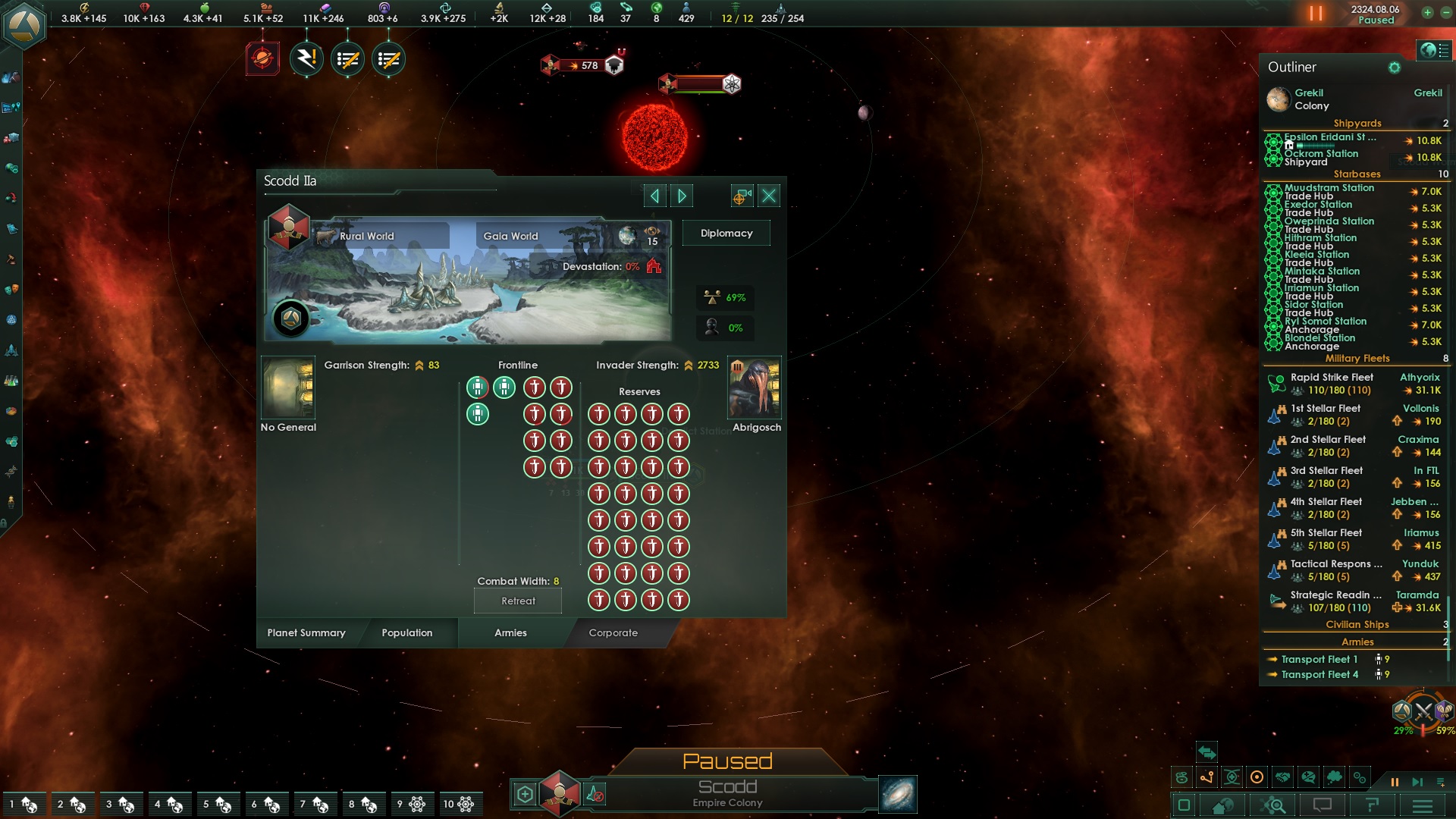Screen dimensions: 1456x819
Task: Choose Muudstram Station starbase entry
Action: click(1329, 188)
